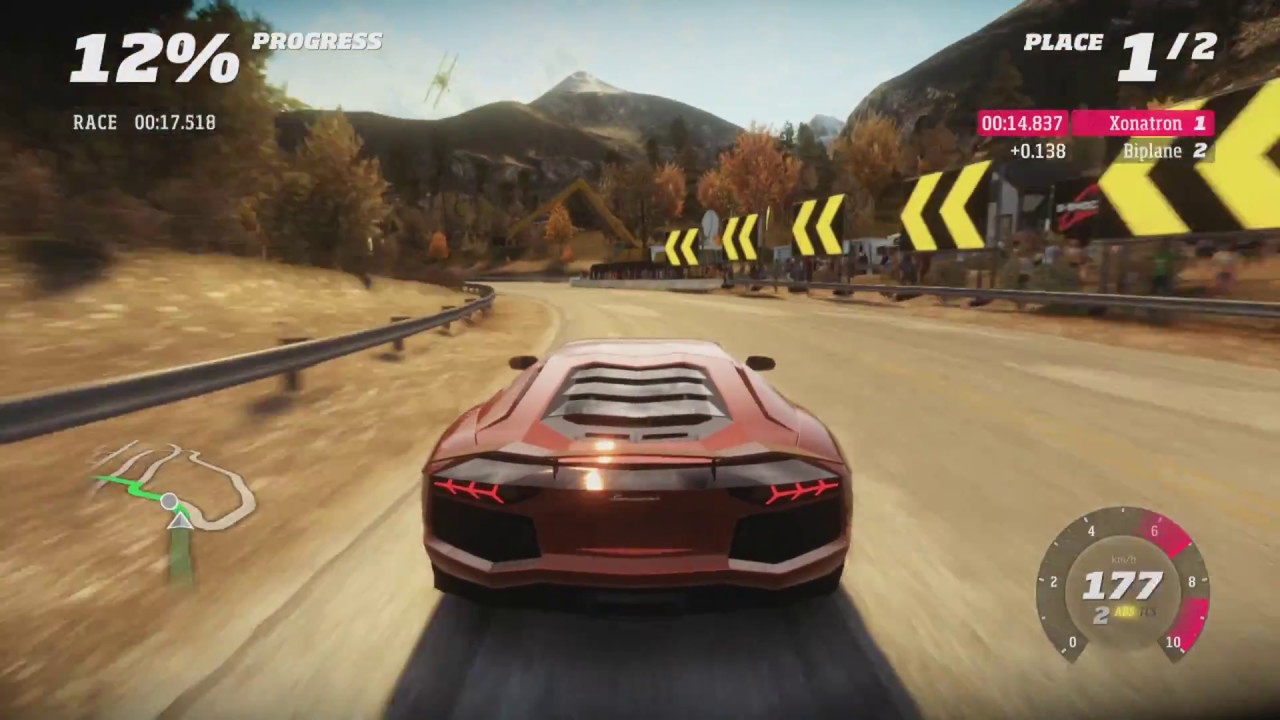Click the position dot on the minimap track

tap(170, 502)
